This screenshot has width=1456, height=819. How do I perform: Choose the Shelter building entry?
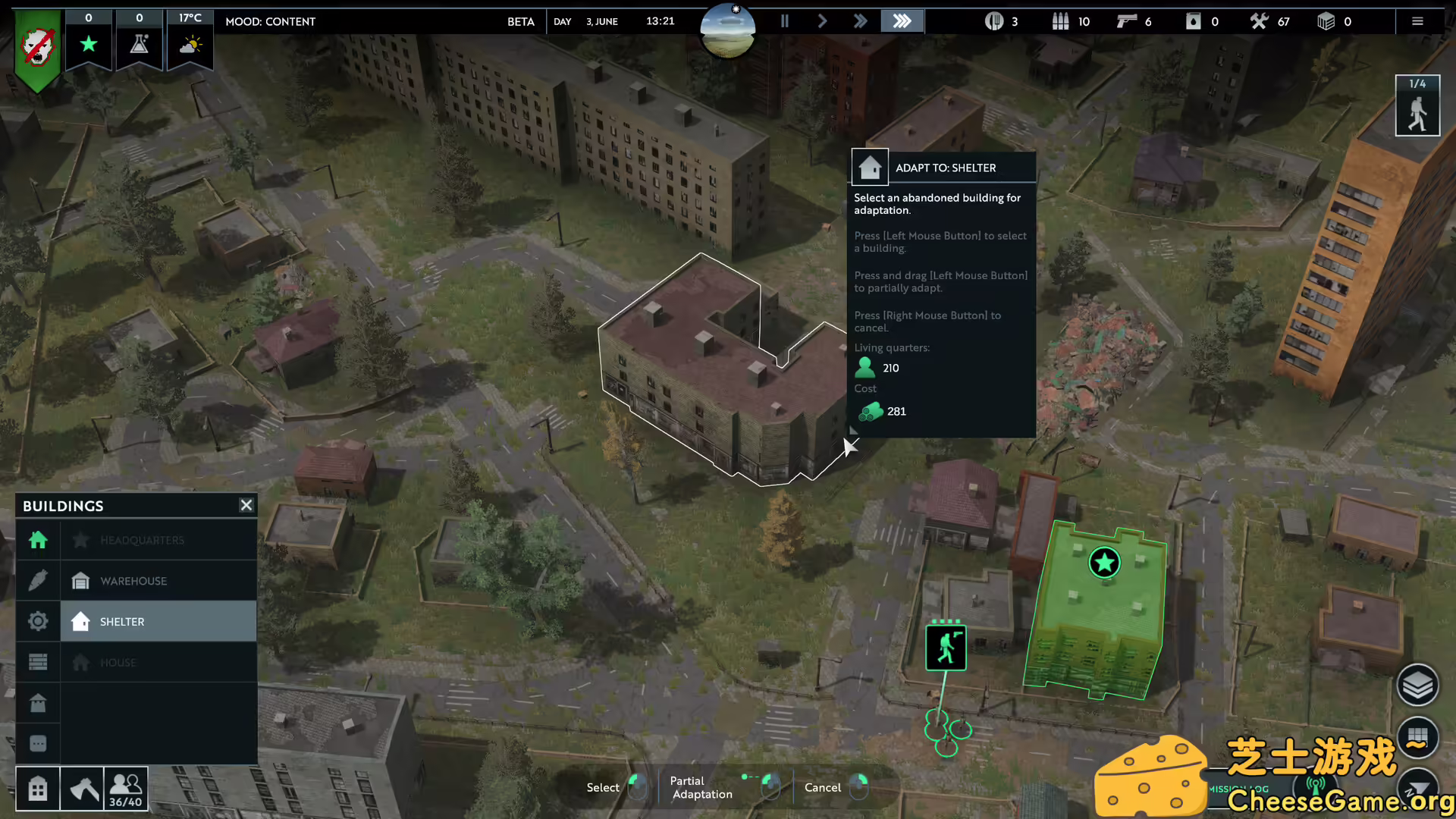point(158,622)
